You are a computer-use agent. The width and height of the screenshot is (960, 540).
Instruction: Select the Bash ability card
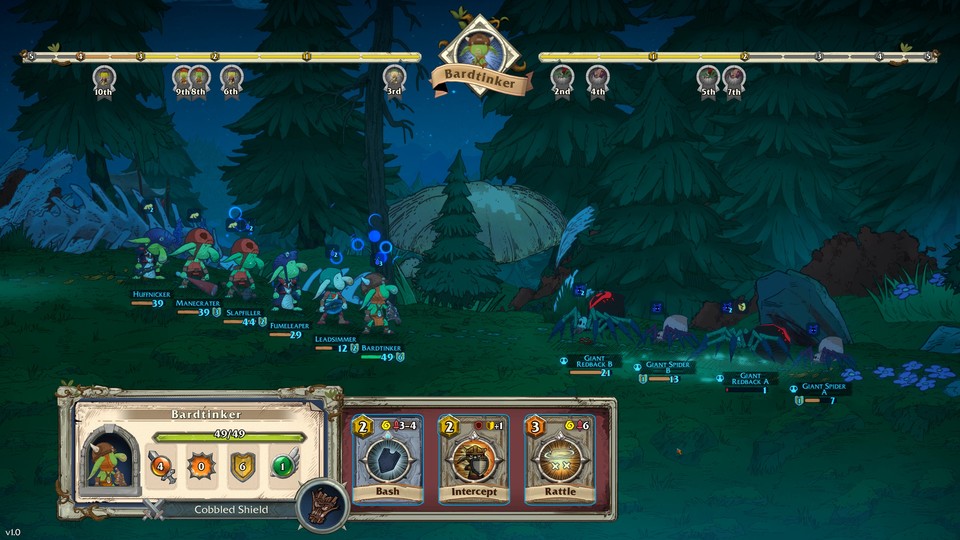(x=387, y=459)
